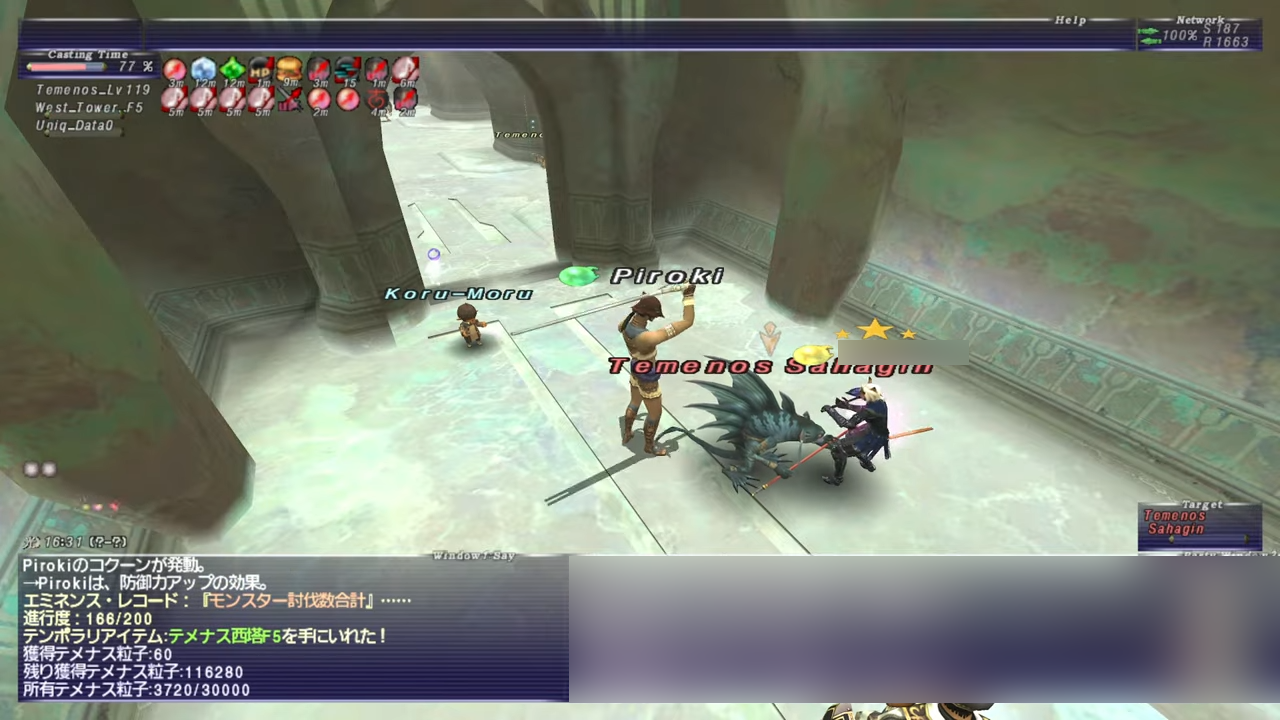Click the food burger status icon
1280x720 pixels.
click(290, 69)
